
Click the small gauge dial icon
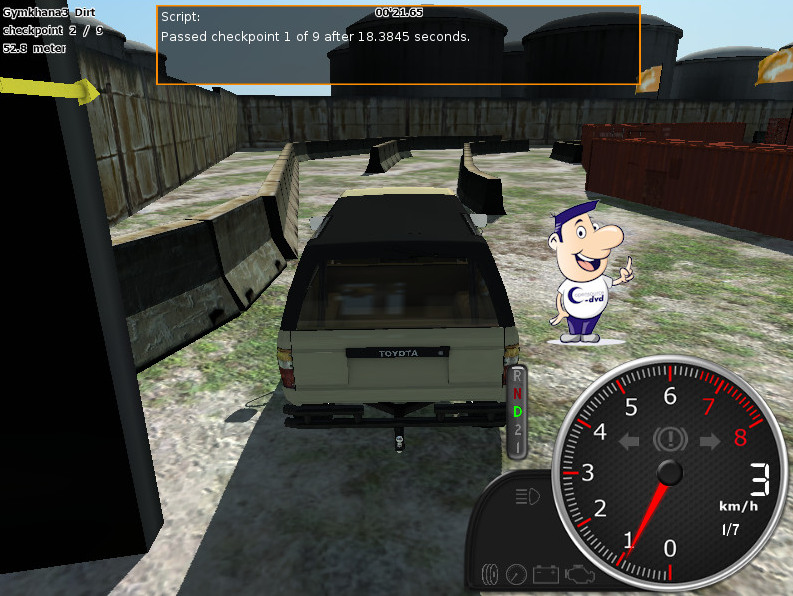click(x=517, y=575)
